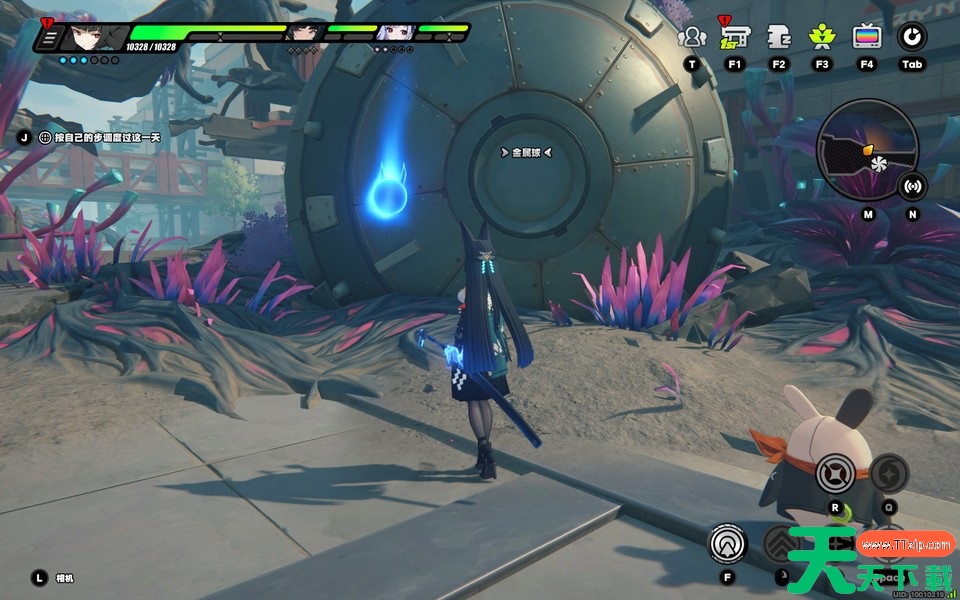Use the upward arrow interact button above F
The width and height of the screenshot is (960, 600).
727,544
